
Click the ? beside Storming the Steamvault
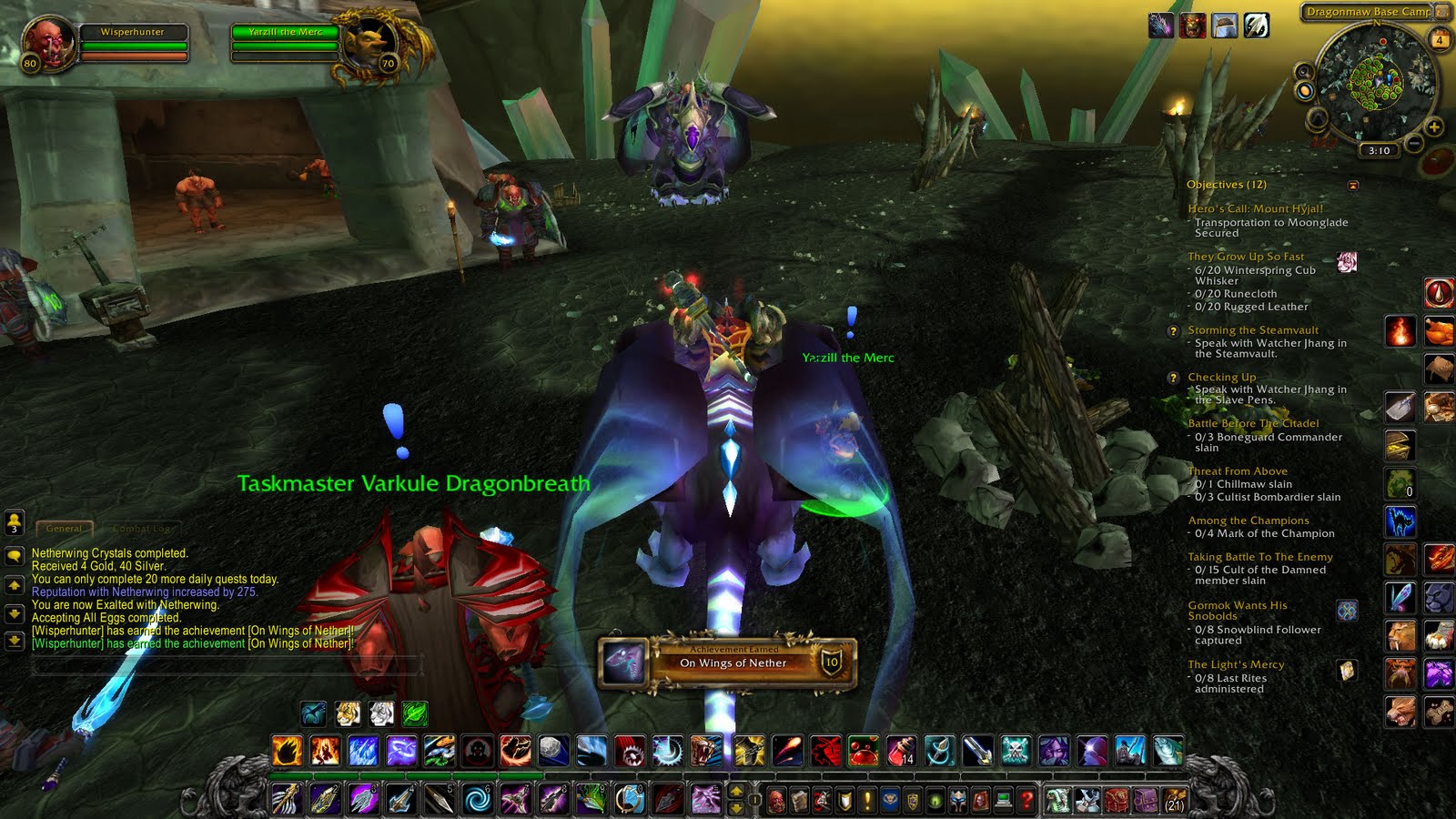[1173, 330]
